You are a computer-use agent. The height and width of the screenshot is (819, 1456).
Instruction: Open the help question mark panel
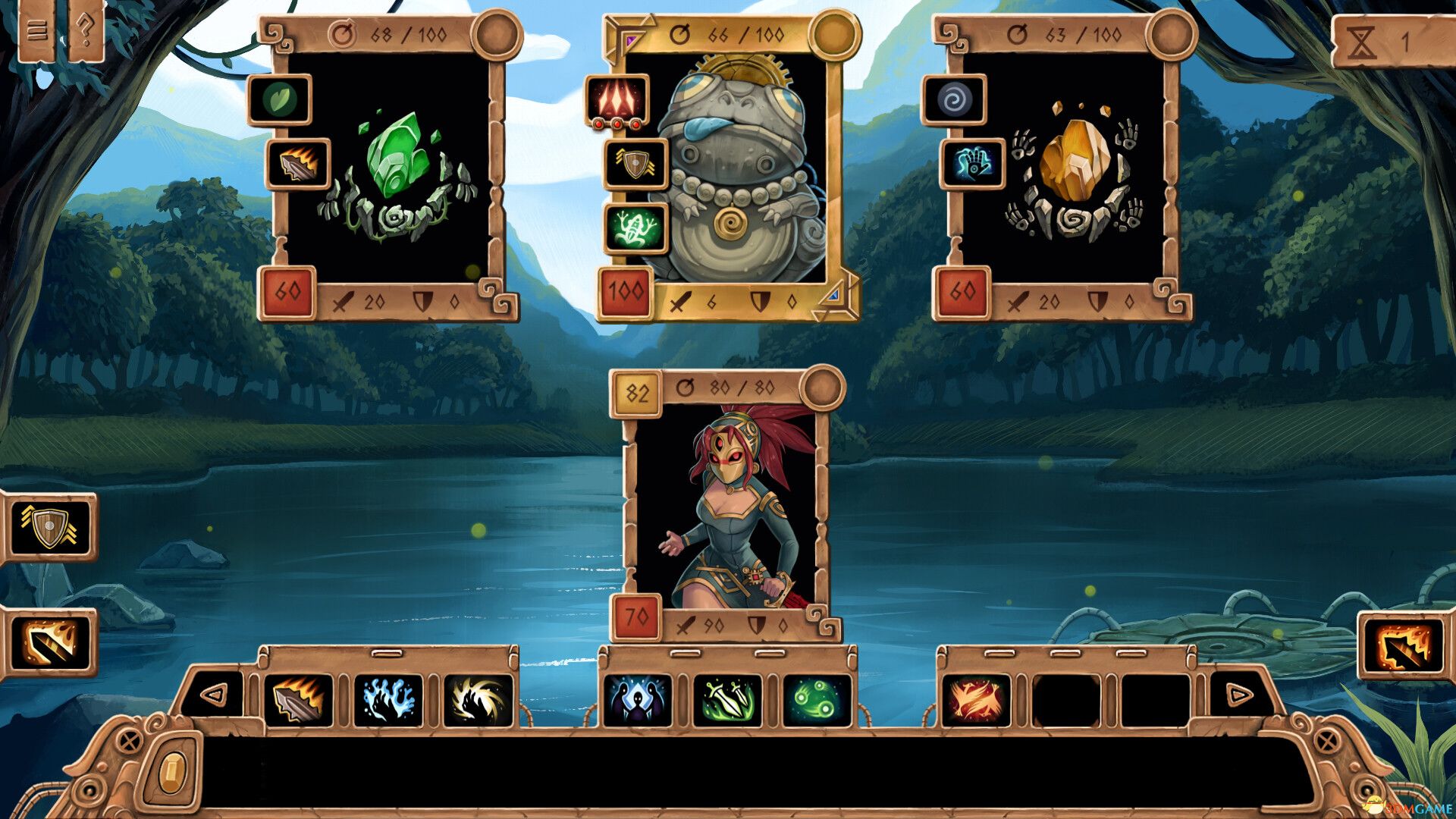(x=83, y=30)
